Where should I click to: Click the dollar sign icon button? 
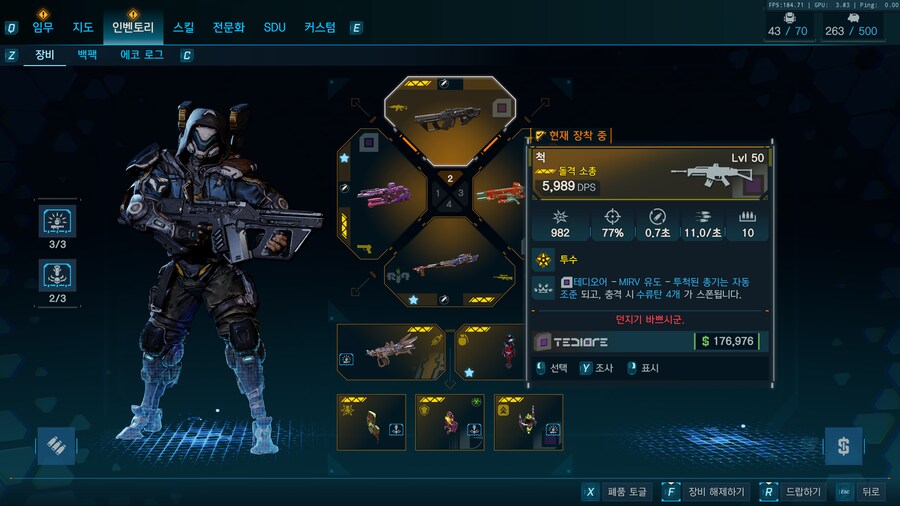pyautogui.click(x=843, y=446)
